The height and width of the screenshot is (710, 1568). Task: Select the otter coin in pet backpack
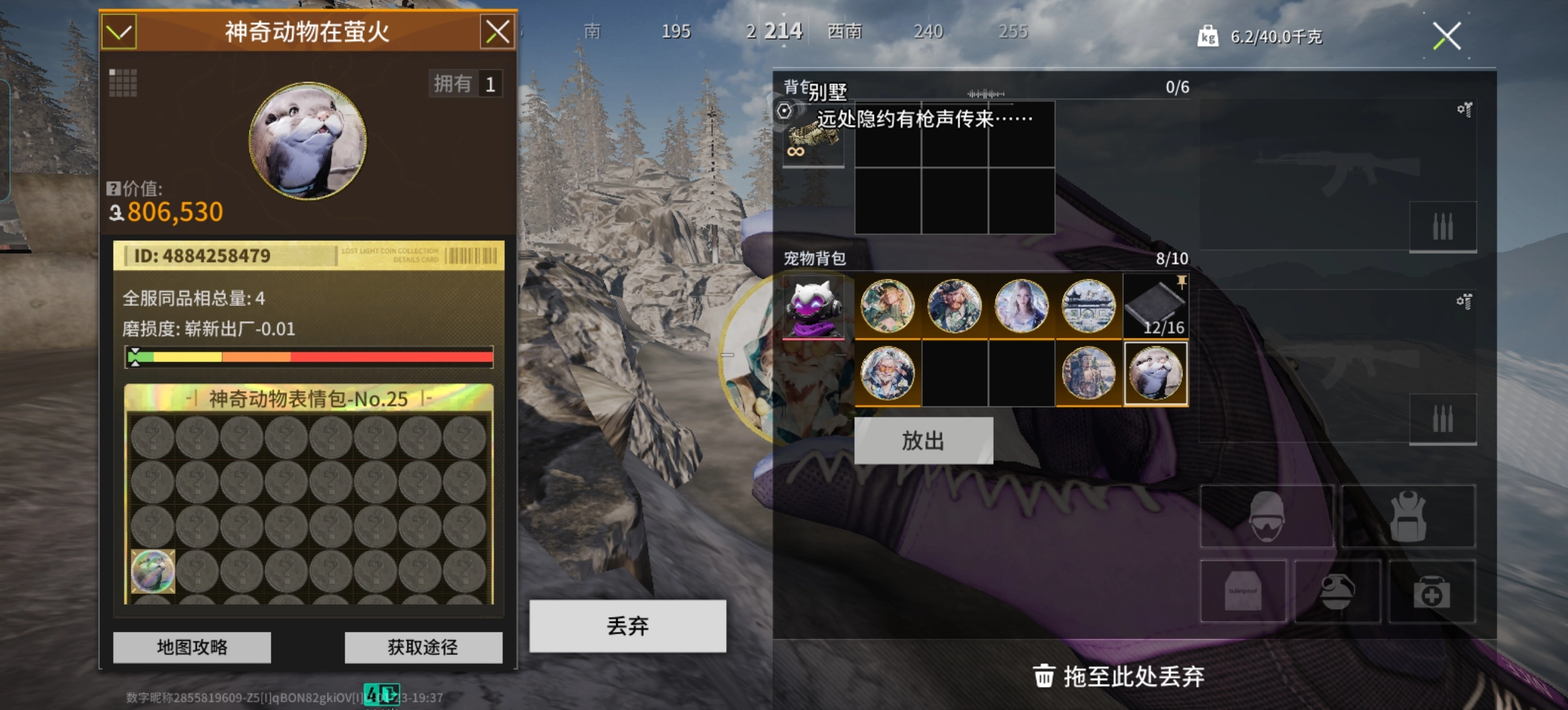pyautogui.click(x=1155, y=373)
